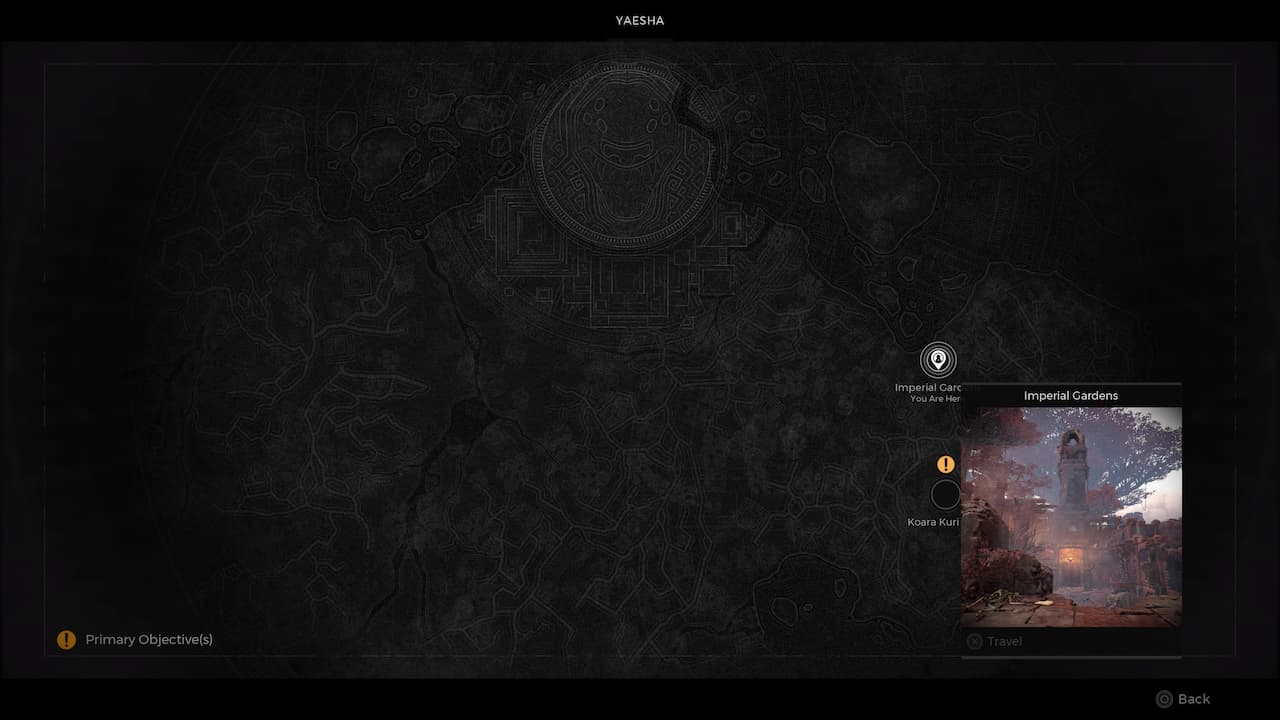Click Back in the bottom-right corner
The image size is (1280, 720).
(1195, 699)
